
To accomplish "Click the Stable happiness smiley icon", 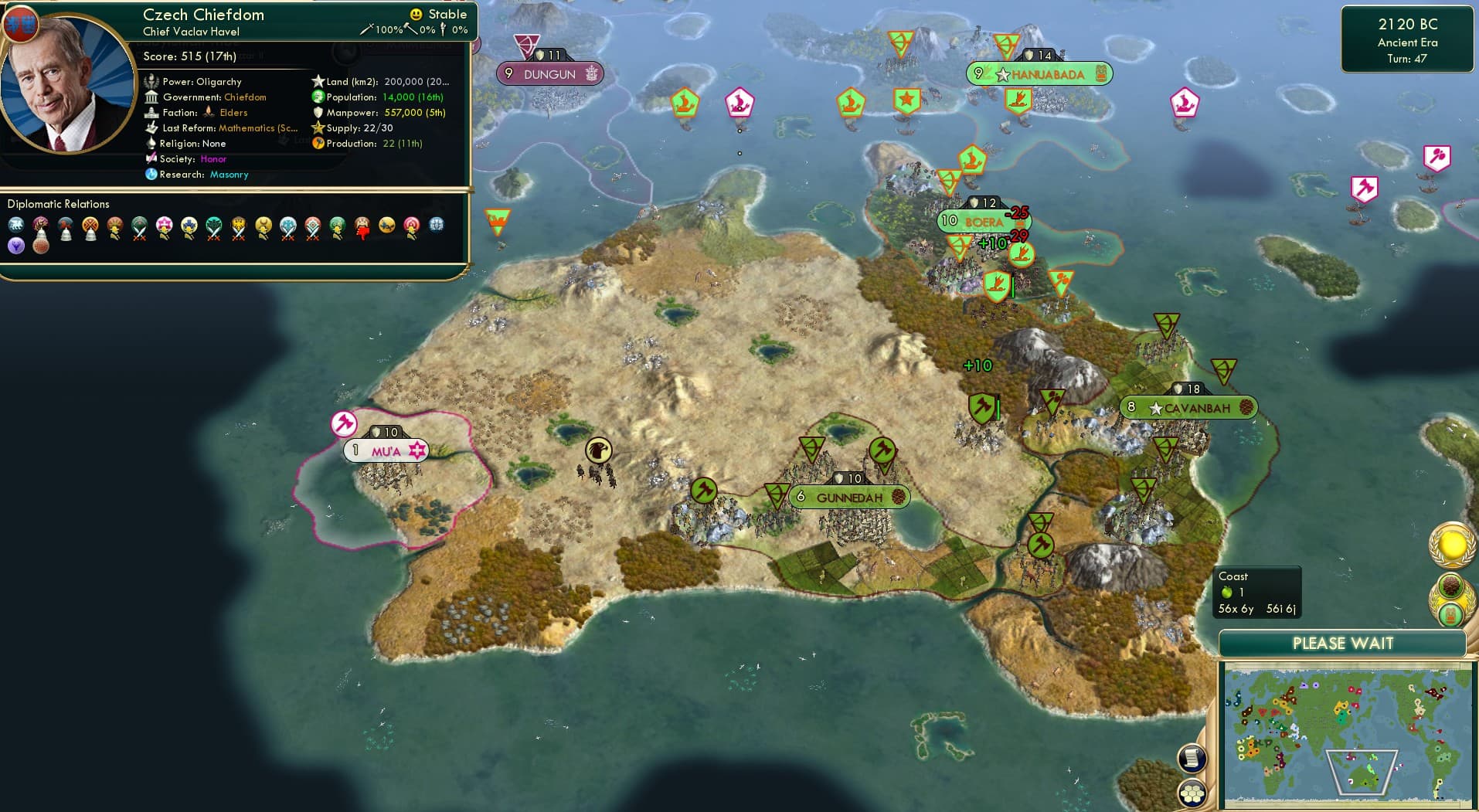I will tap(415, 13).
